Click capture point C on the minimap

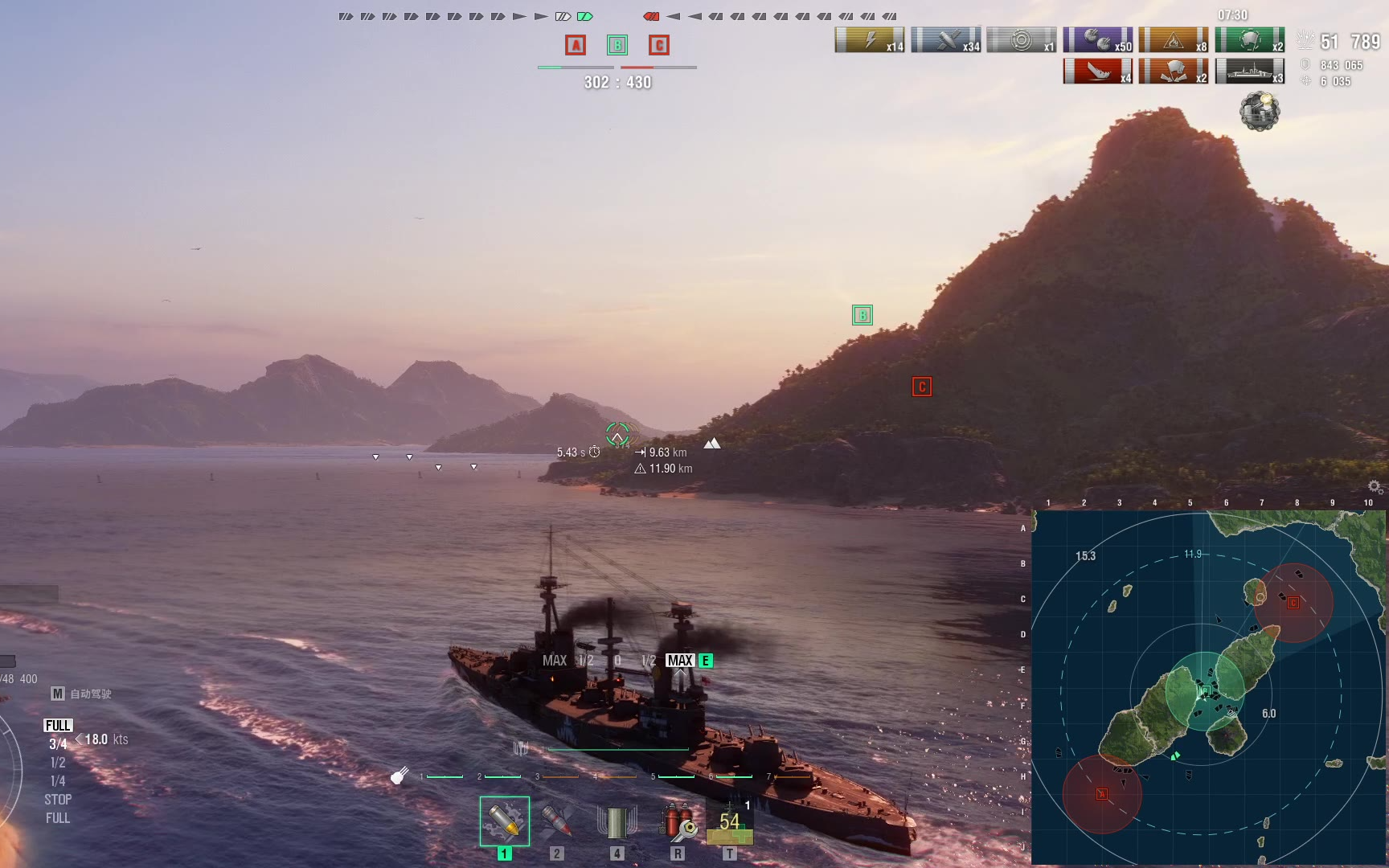click(x=1293, y=603)
